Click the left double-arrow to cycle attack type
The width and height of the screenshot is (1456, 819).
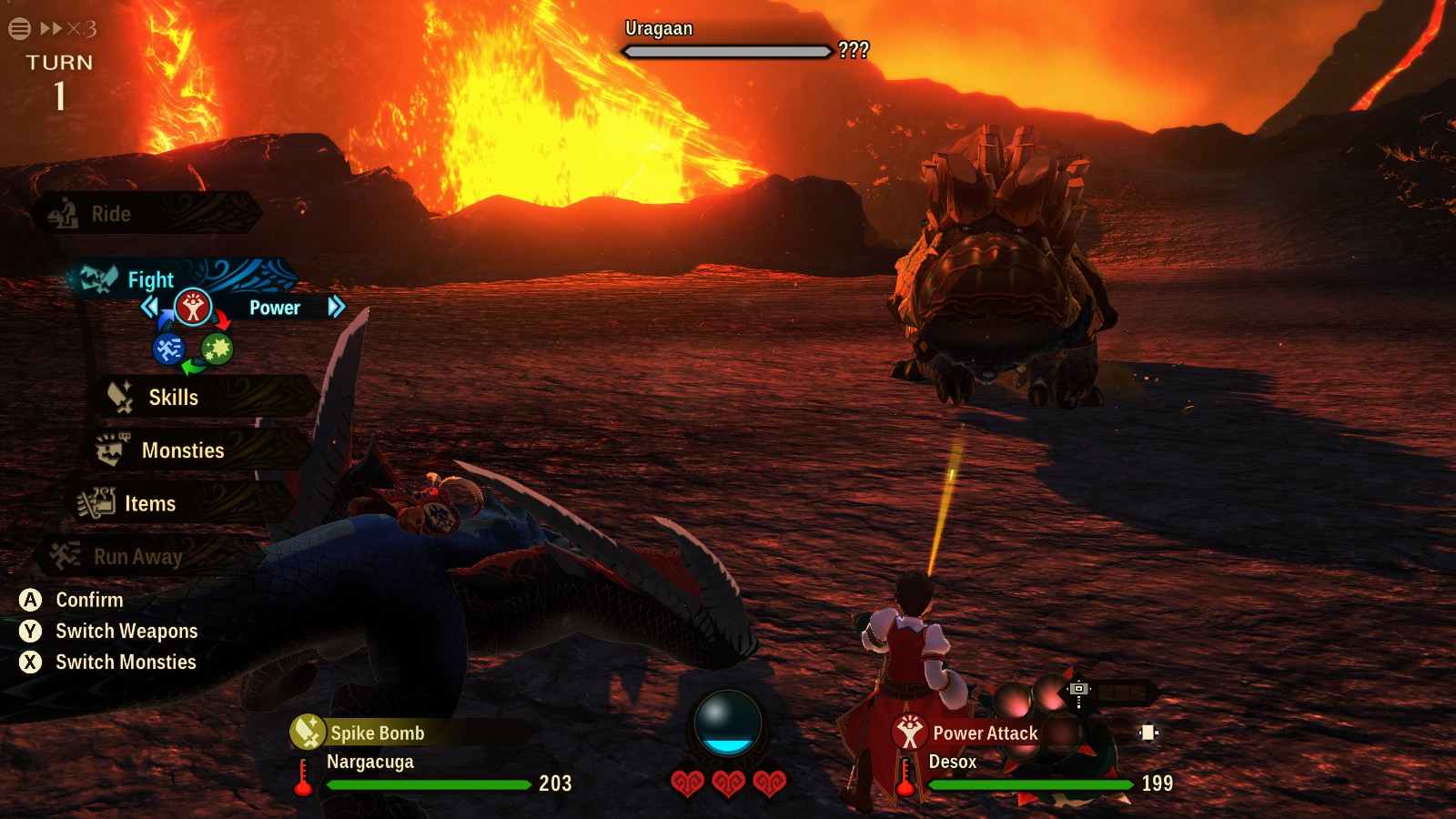[151, 308]
